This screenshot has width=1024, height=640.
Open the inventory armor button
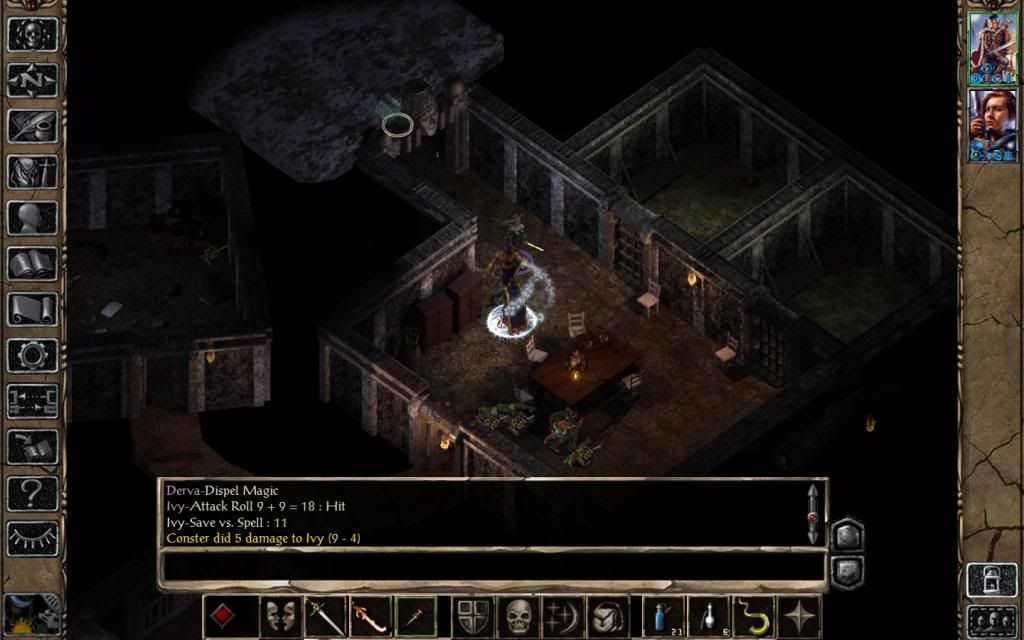click(x=32, y=171)
